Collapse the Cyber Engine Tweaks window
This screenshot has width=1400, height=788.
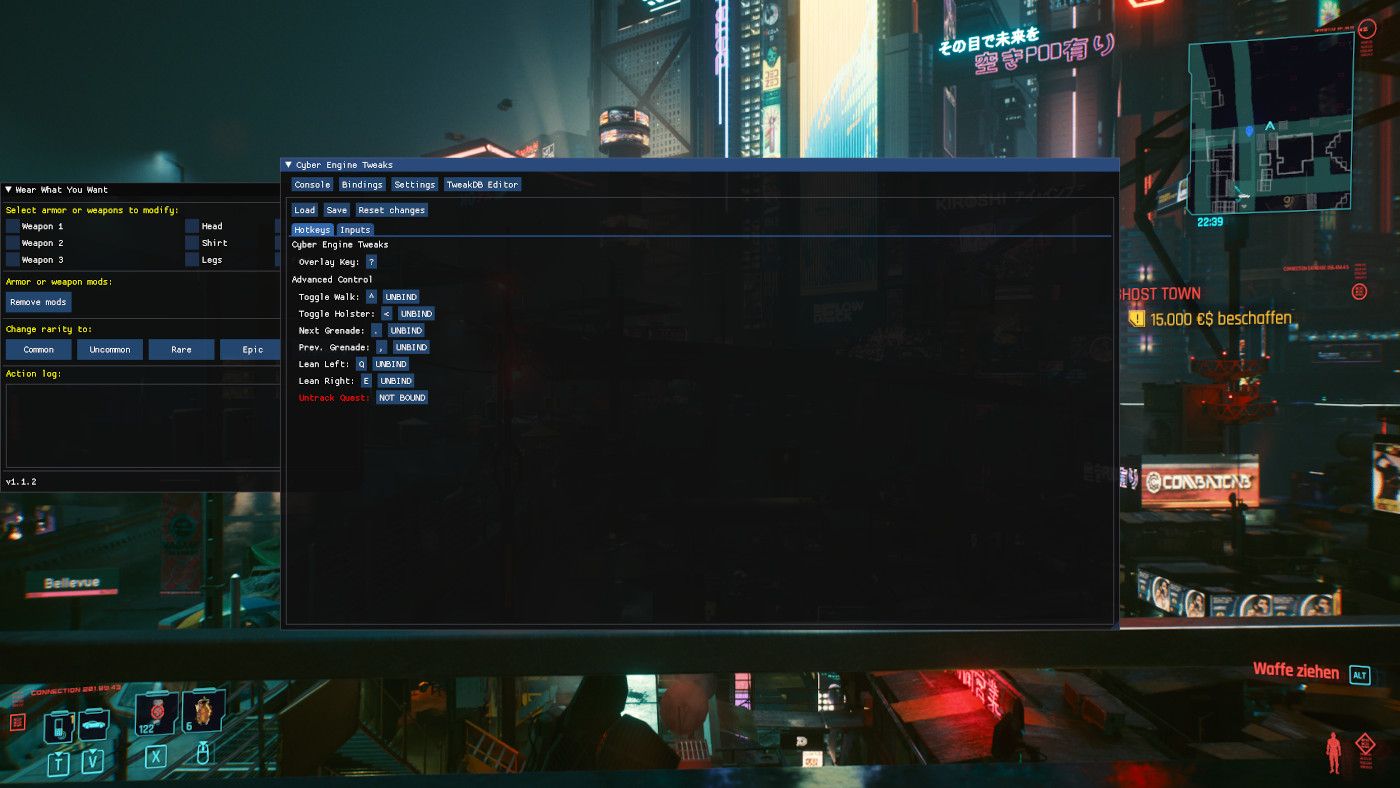[288, 164]
